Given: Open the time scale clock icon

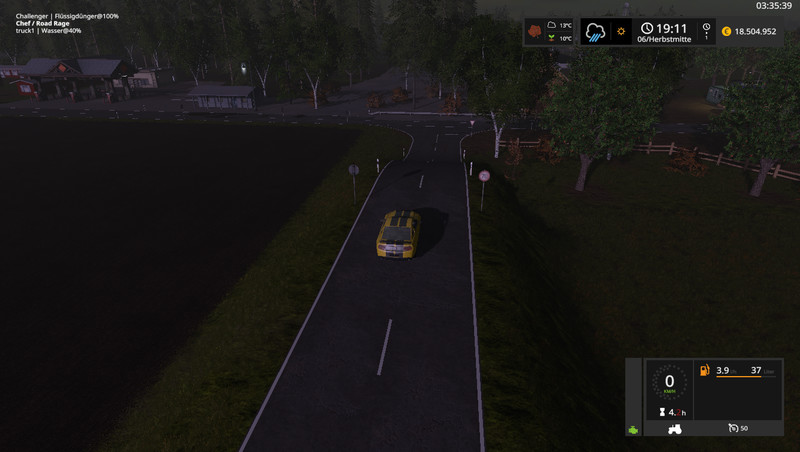Looking at the screenshot, I should 707,30.
